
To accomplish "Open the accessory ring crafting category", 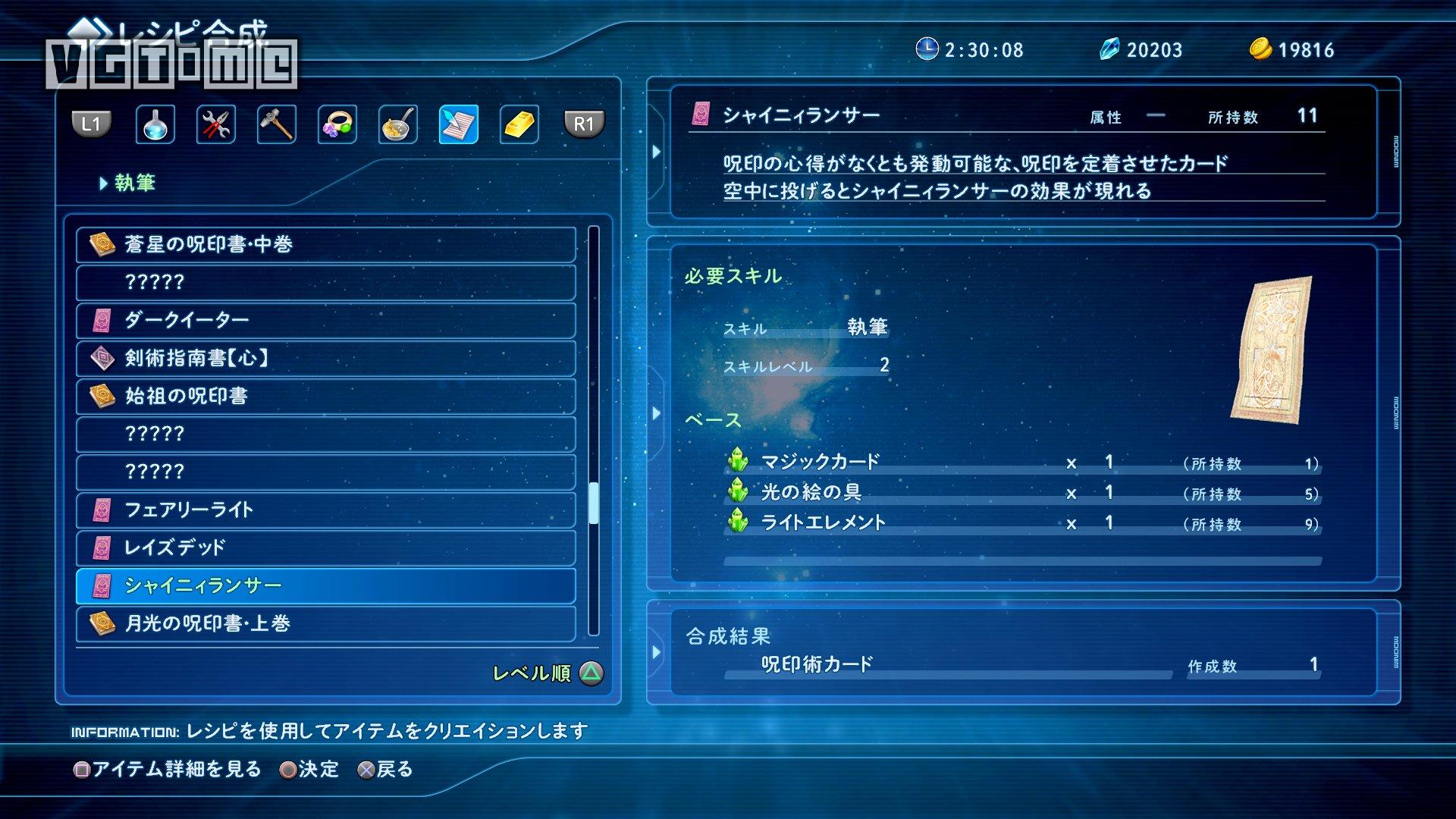I will (337, 124).
